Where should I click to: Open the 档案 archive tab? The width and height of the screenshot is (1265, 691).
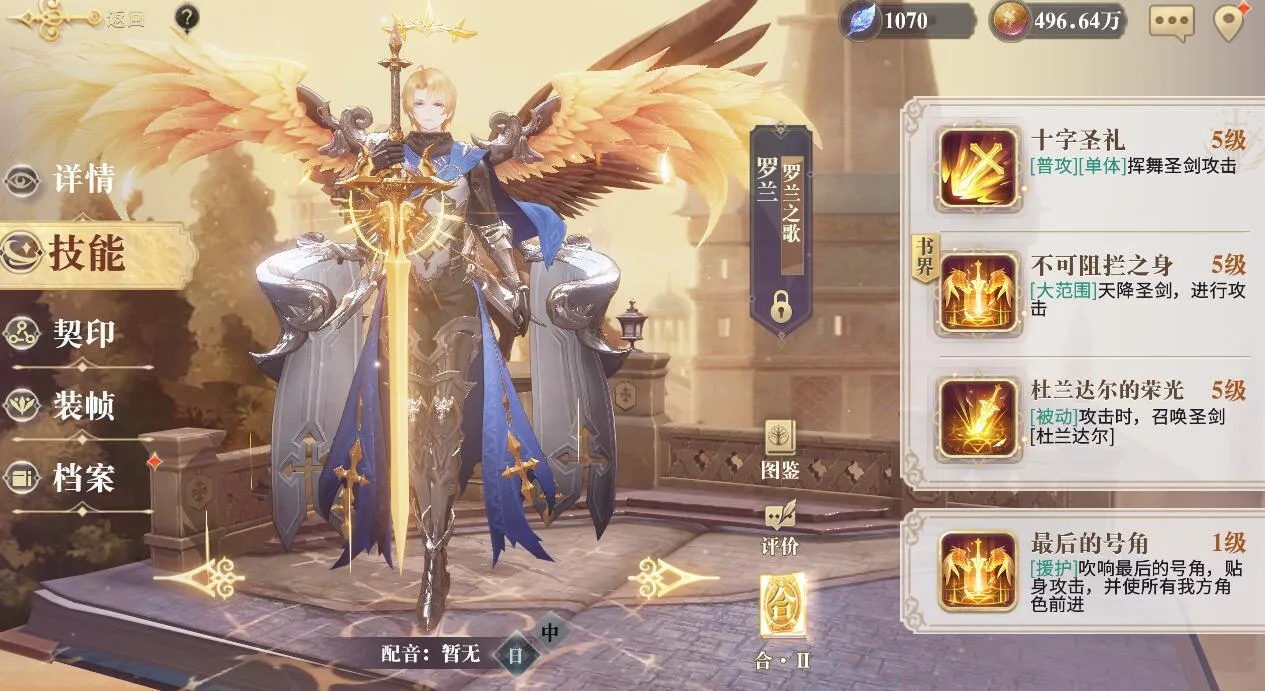84,478
